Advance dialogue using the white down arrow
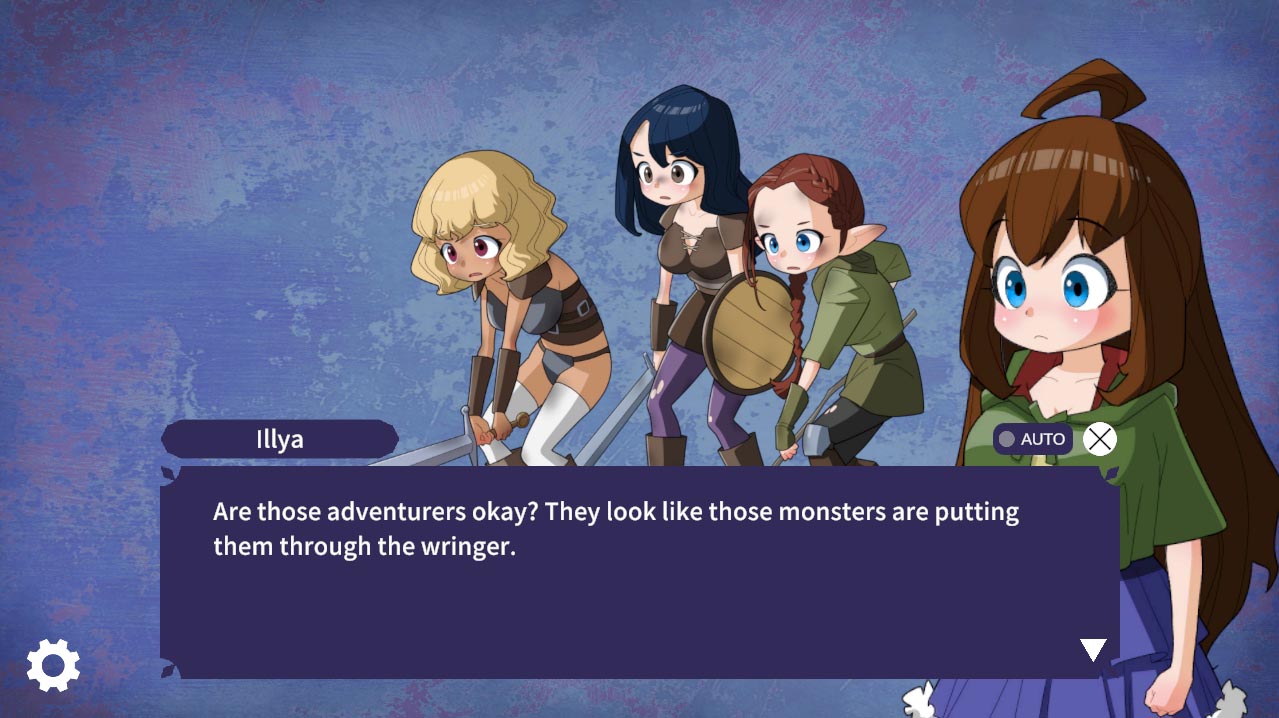The width and height of the screenshot is (1279, 718). coord(1093,650)
